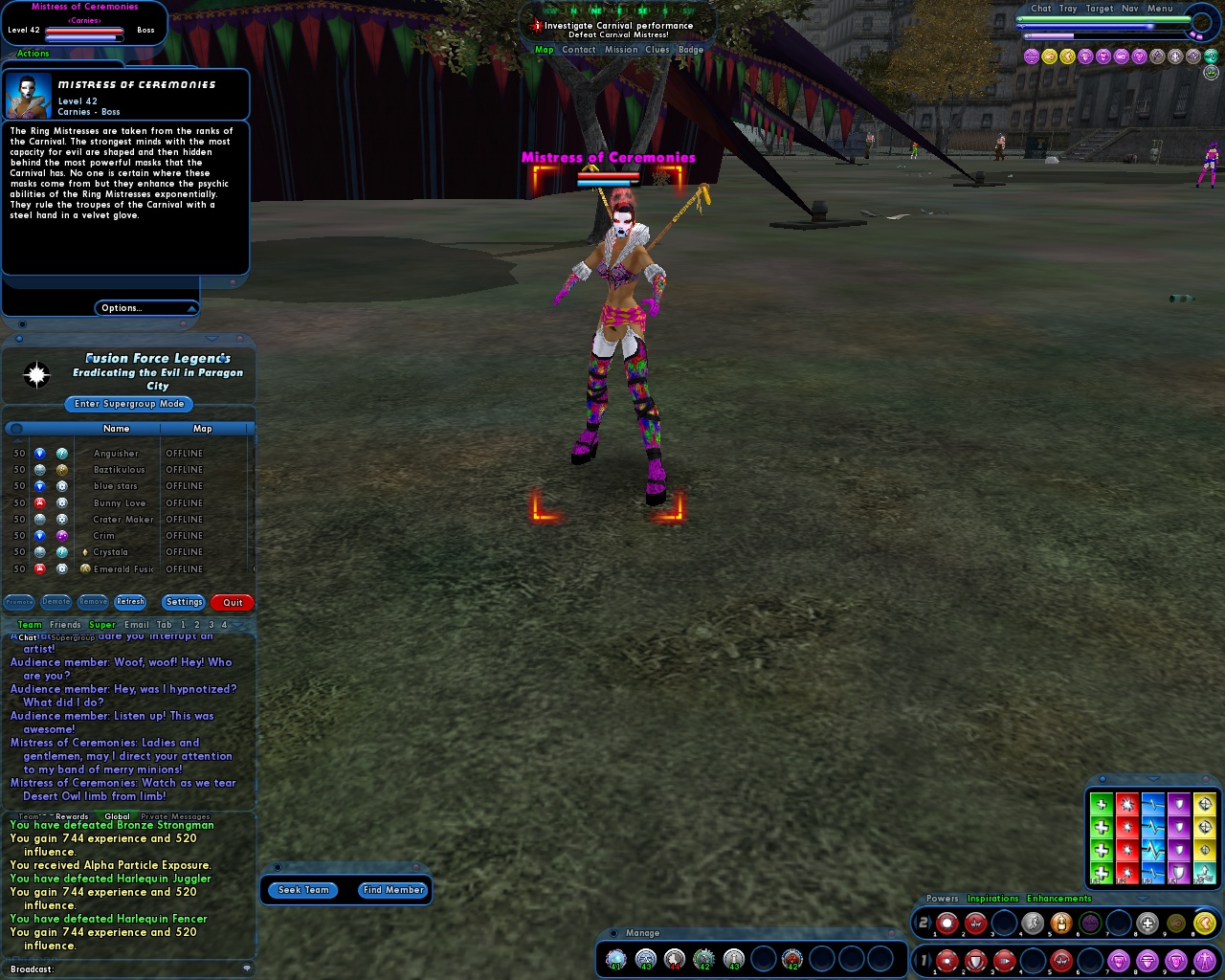The width and height of the screenshot is (1225, 980).
Task: Click the green status icon at the end of the buff row
Action: tap(1212, 57)
